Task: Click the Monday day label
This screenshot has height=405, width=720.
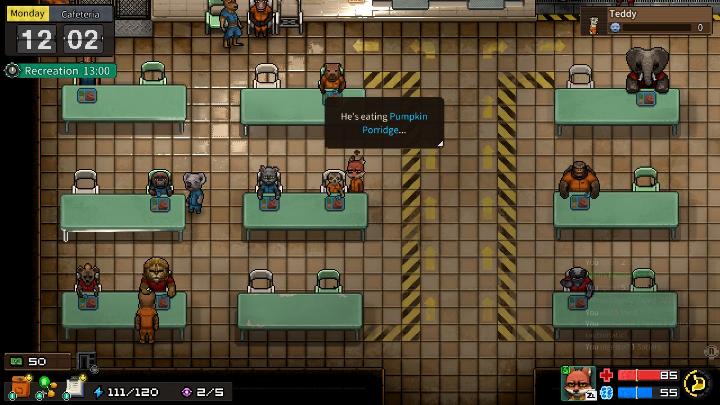Action: 27,15
